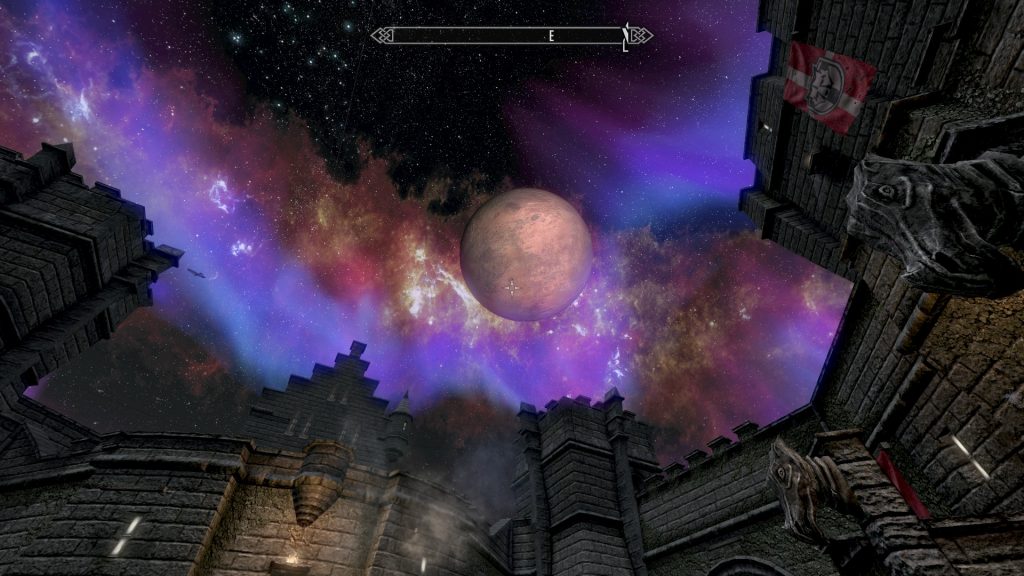Click the marker at the compass's right end
The width and height of the screenshot is (1024, 576).
click(x=627, y=37)
